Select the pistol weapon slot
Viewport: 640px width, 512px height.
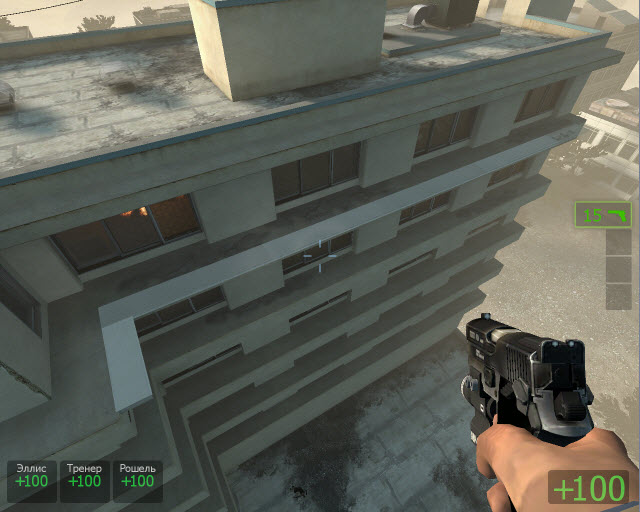click(x=603, y=214)
